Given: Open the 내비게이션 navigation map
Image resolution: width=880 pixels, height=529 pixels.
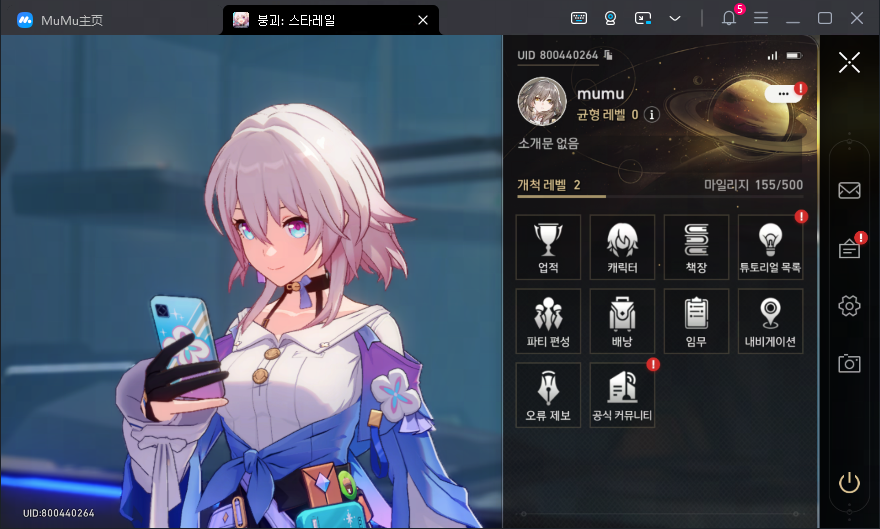Looking at the screenshot, I should (x=770, y=321).
